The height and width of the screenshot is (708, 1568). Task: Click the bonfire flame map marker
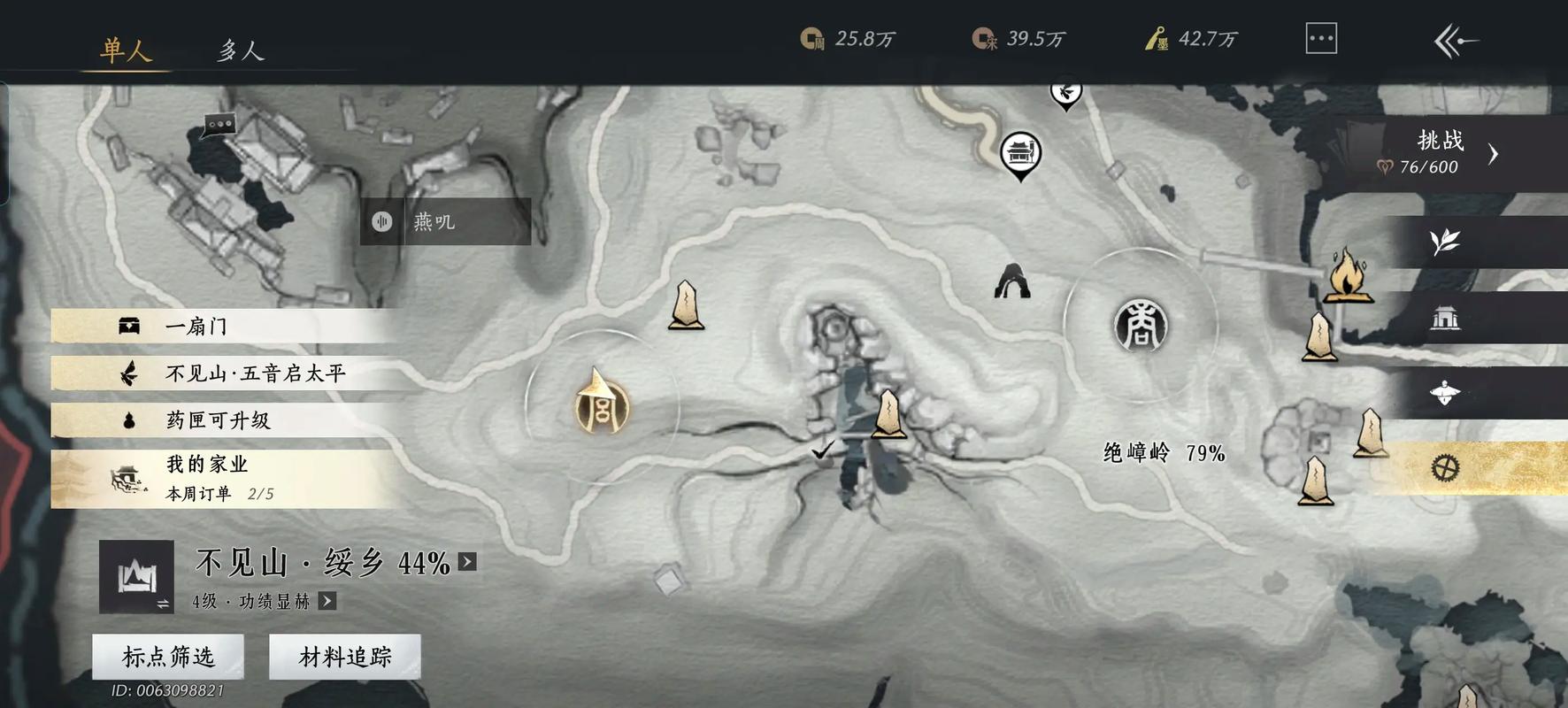[1347, 276]
